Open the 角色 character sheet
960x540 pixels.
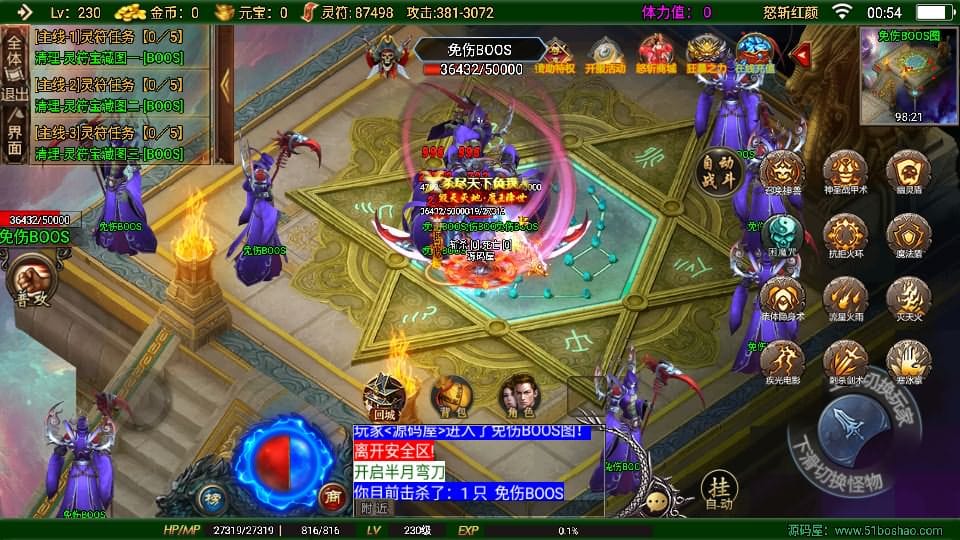[517, 396]
